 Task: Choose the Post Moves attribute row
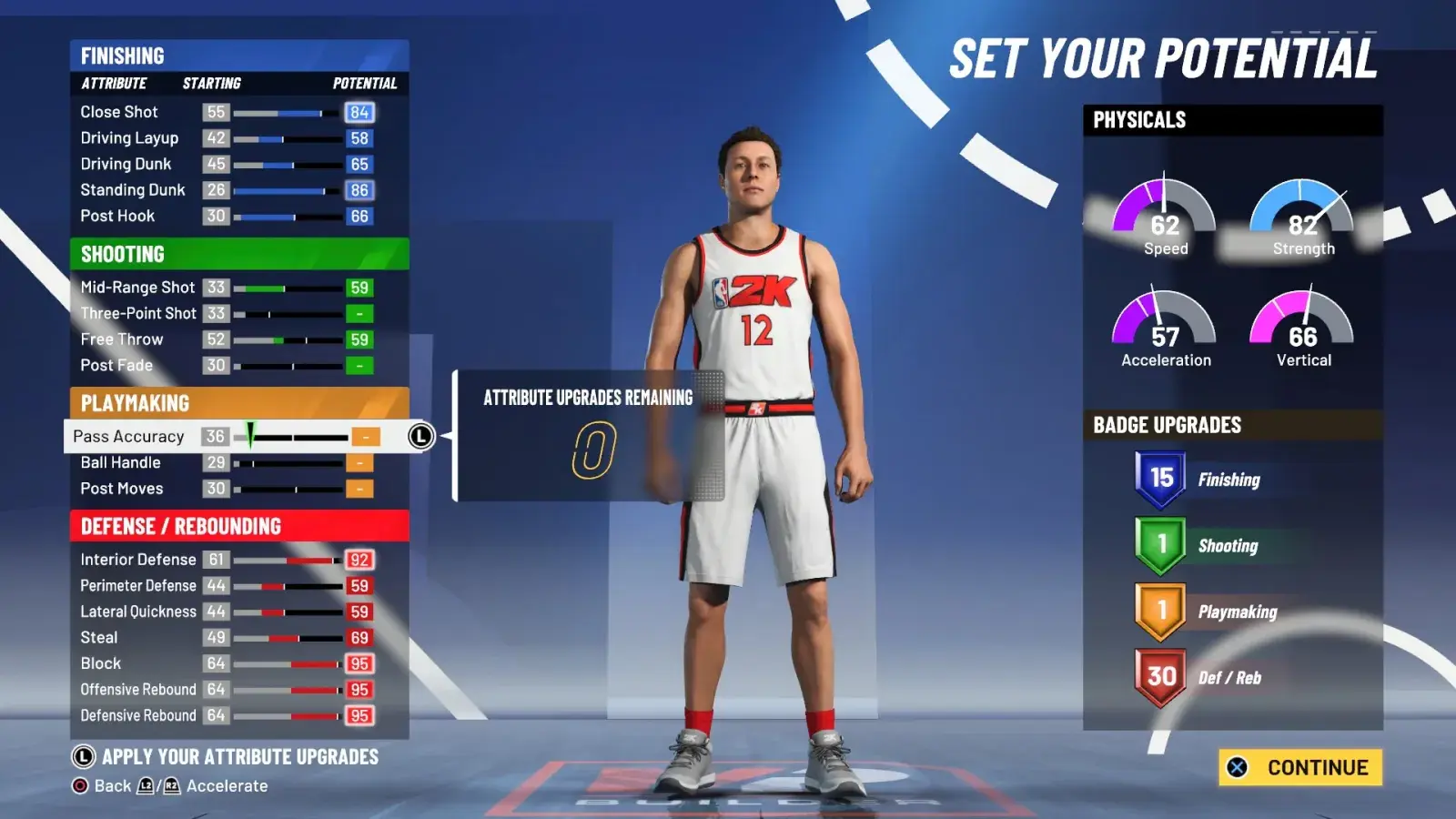pyautogui.click(x=227, y=489)
